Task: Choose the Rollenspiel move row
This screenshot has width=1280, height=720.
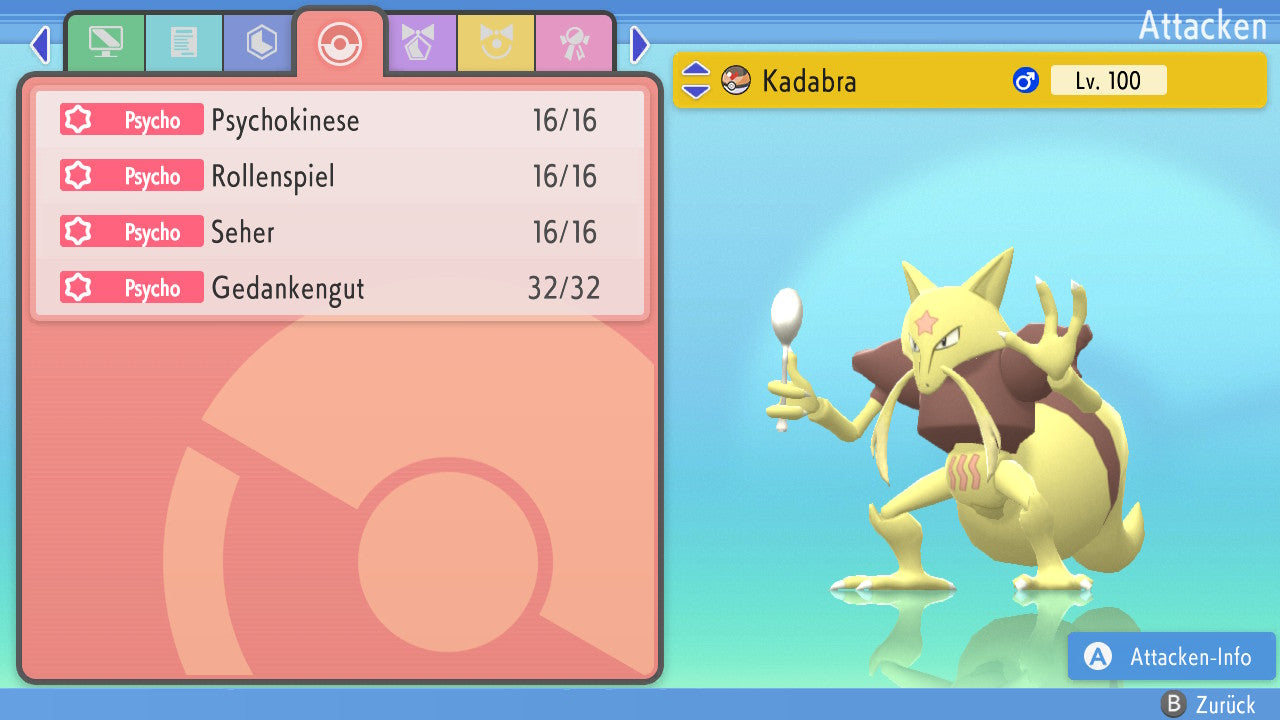Action: [340, 177]
